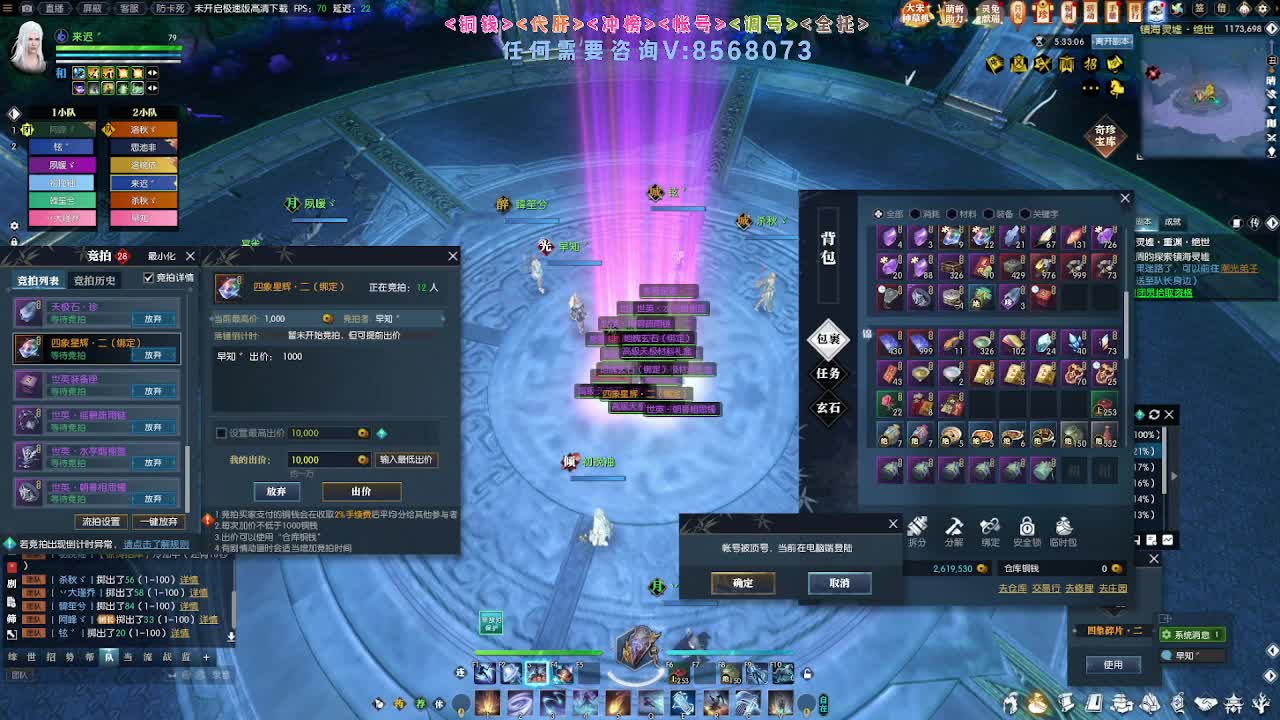Click the camera icon in the streaming toolbar
The height and width of the screenshot is (720, 1280).
(27, 8)
